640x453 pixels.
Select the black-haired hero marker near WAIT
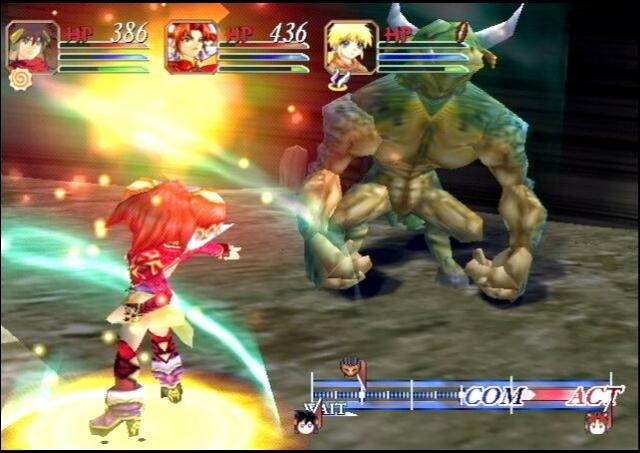pyautogui.click(x=305, y=422)
